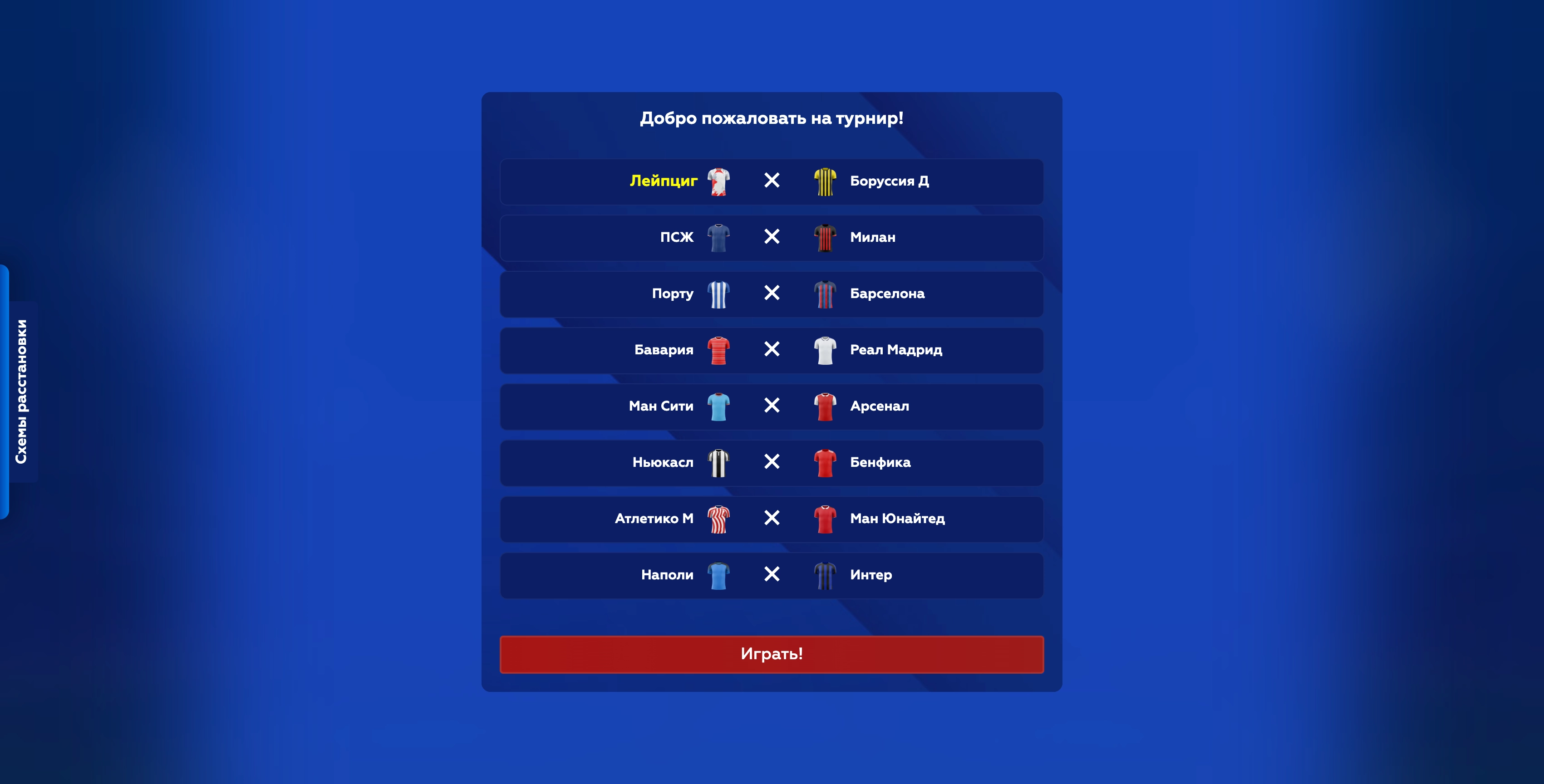
Task: Select the highlighted team Лейпциг label
Action: click(x=664, y=181)
